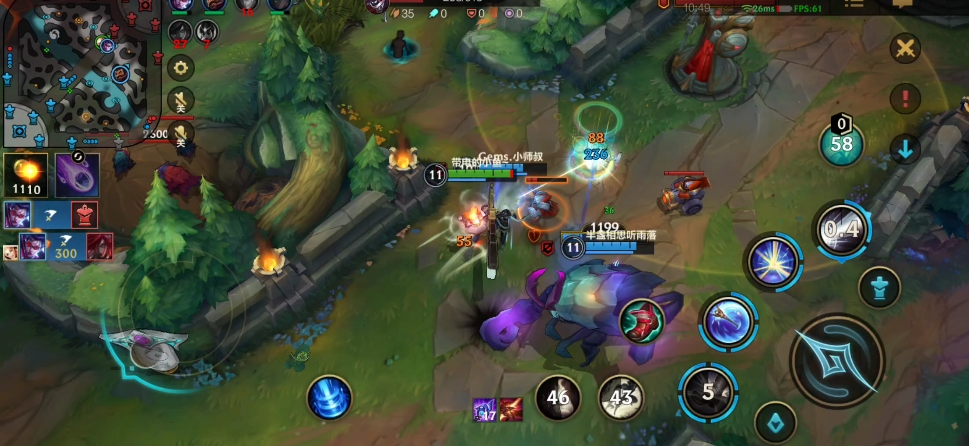The height and width of the screenshot is (446, 969).
Task: Cast the ability showing 0.4 cooldown
Action: pos(841,231)
